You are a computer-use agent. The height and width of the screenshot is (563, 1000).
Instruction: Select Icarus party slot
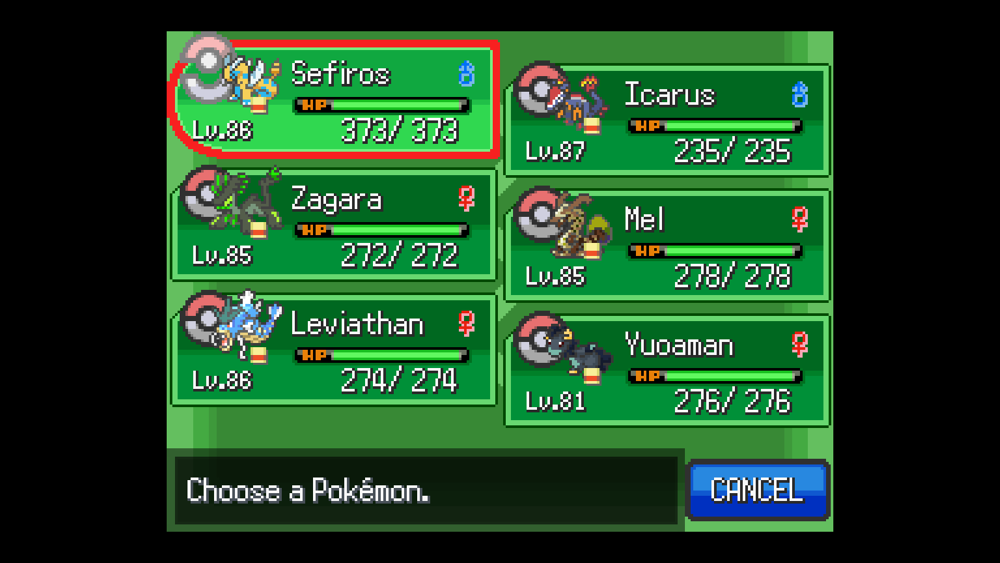(668, 121)
